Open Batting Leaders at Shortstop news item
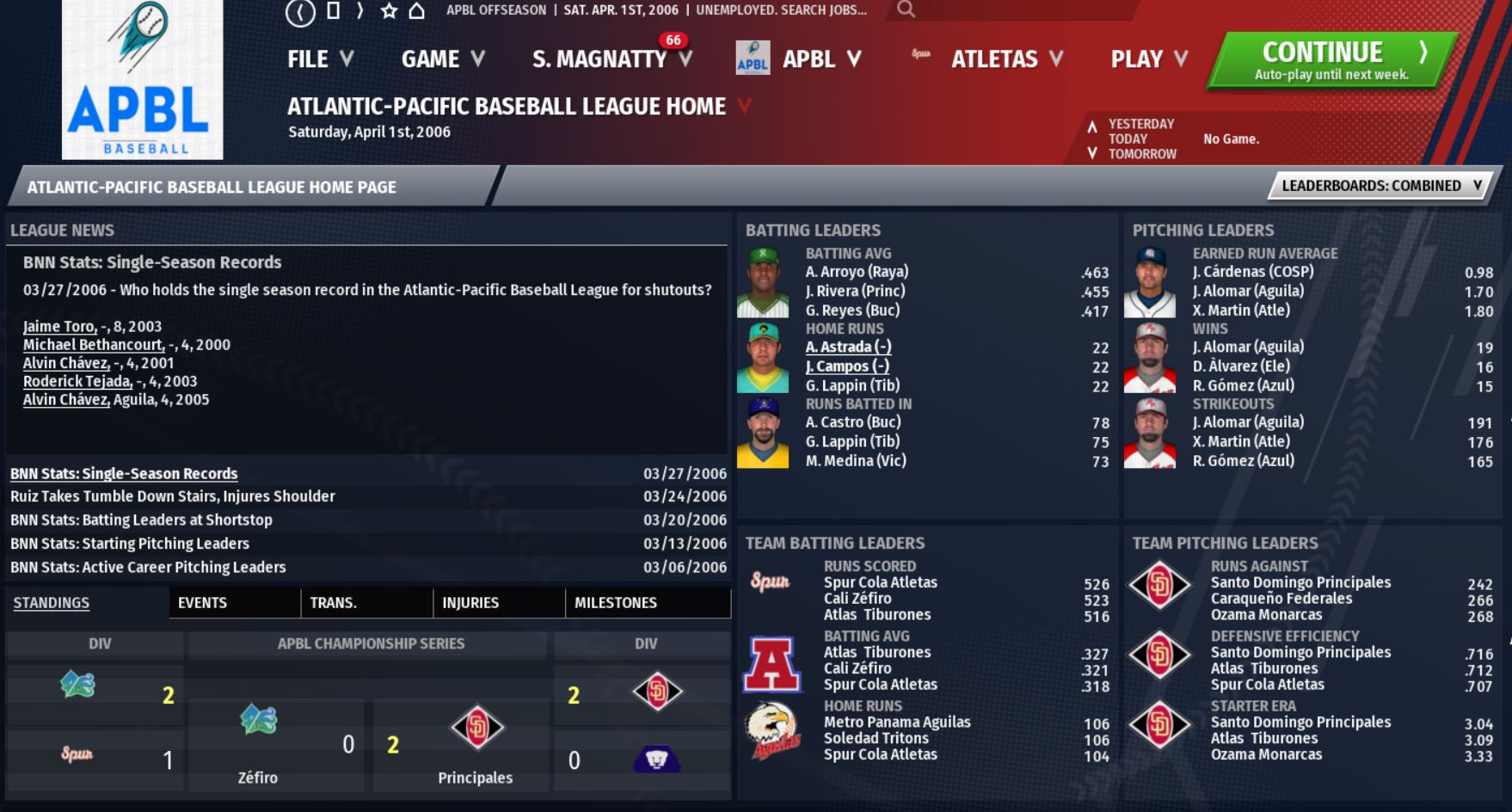This screenshot has width=1512, height=812. tap(141, 520)
